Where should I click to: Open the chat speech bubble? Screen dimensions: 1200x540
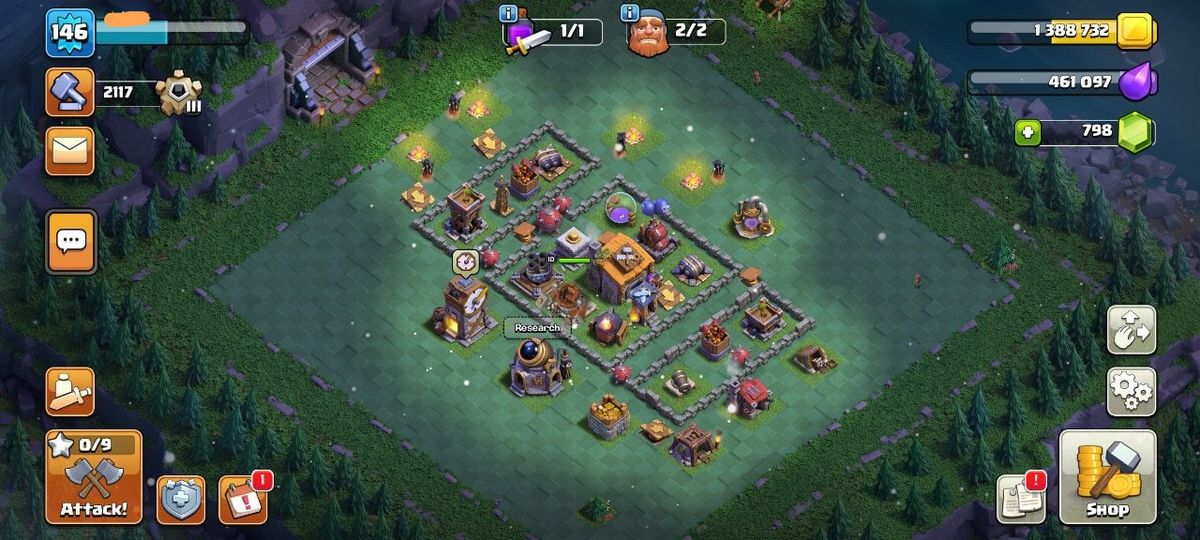pyautogui.click(x=70, y=241)
